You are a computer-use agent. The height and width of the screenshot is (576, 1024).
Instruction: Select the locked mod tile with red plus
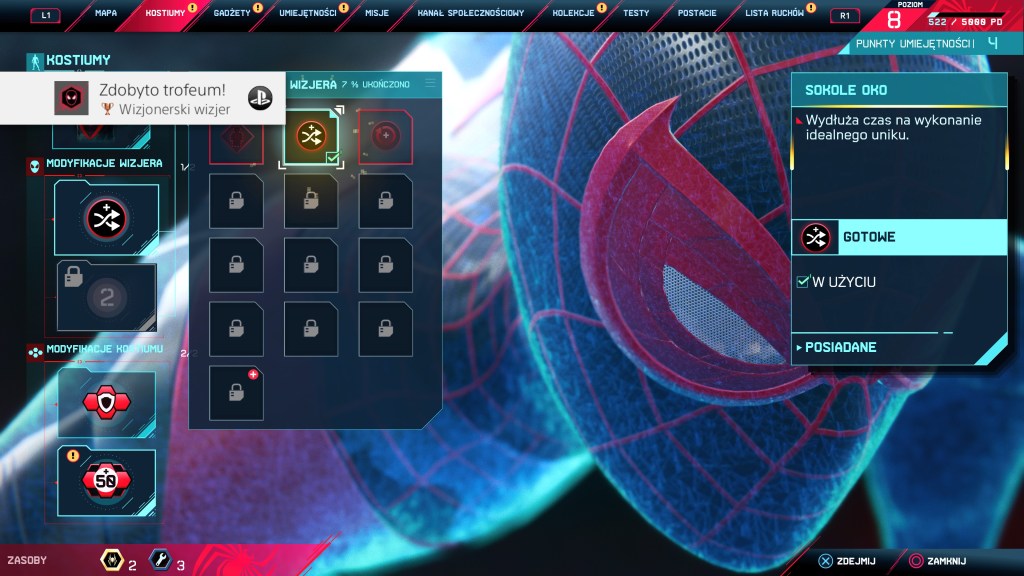[236, 393]
